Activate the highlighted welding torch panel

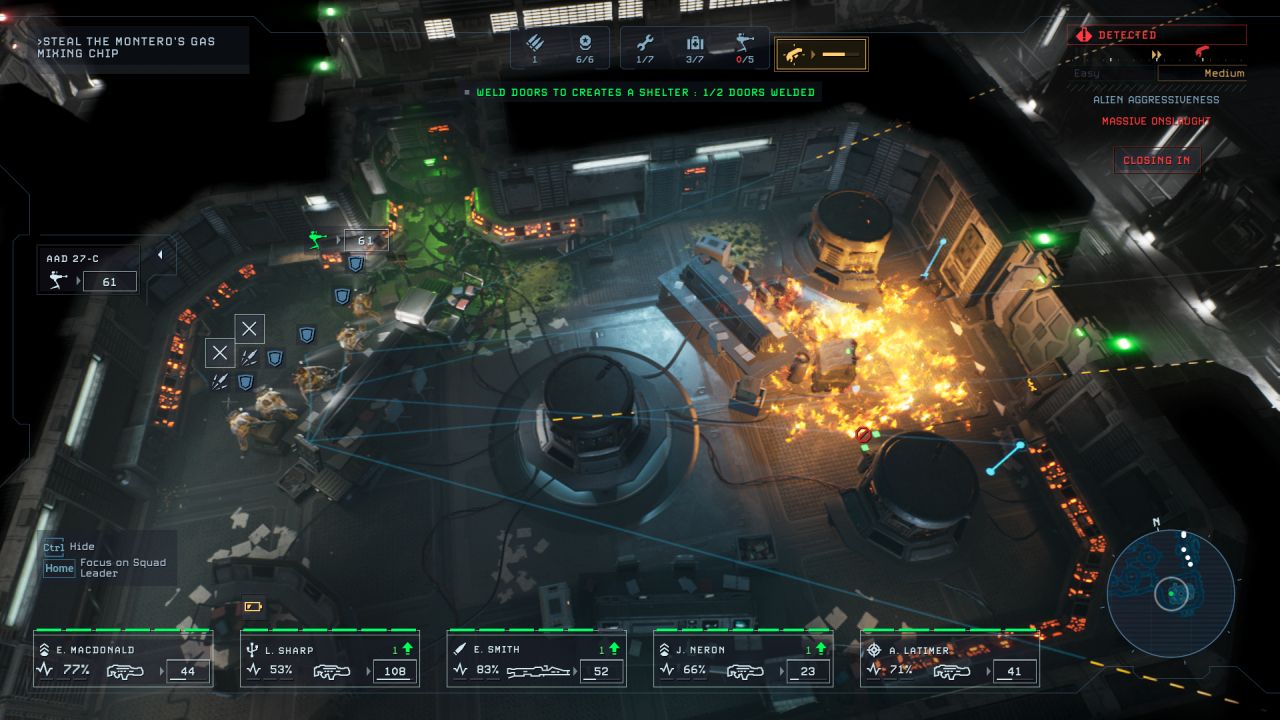pyautogui.click(x=821, y=54)
